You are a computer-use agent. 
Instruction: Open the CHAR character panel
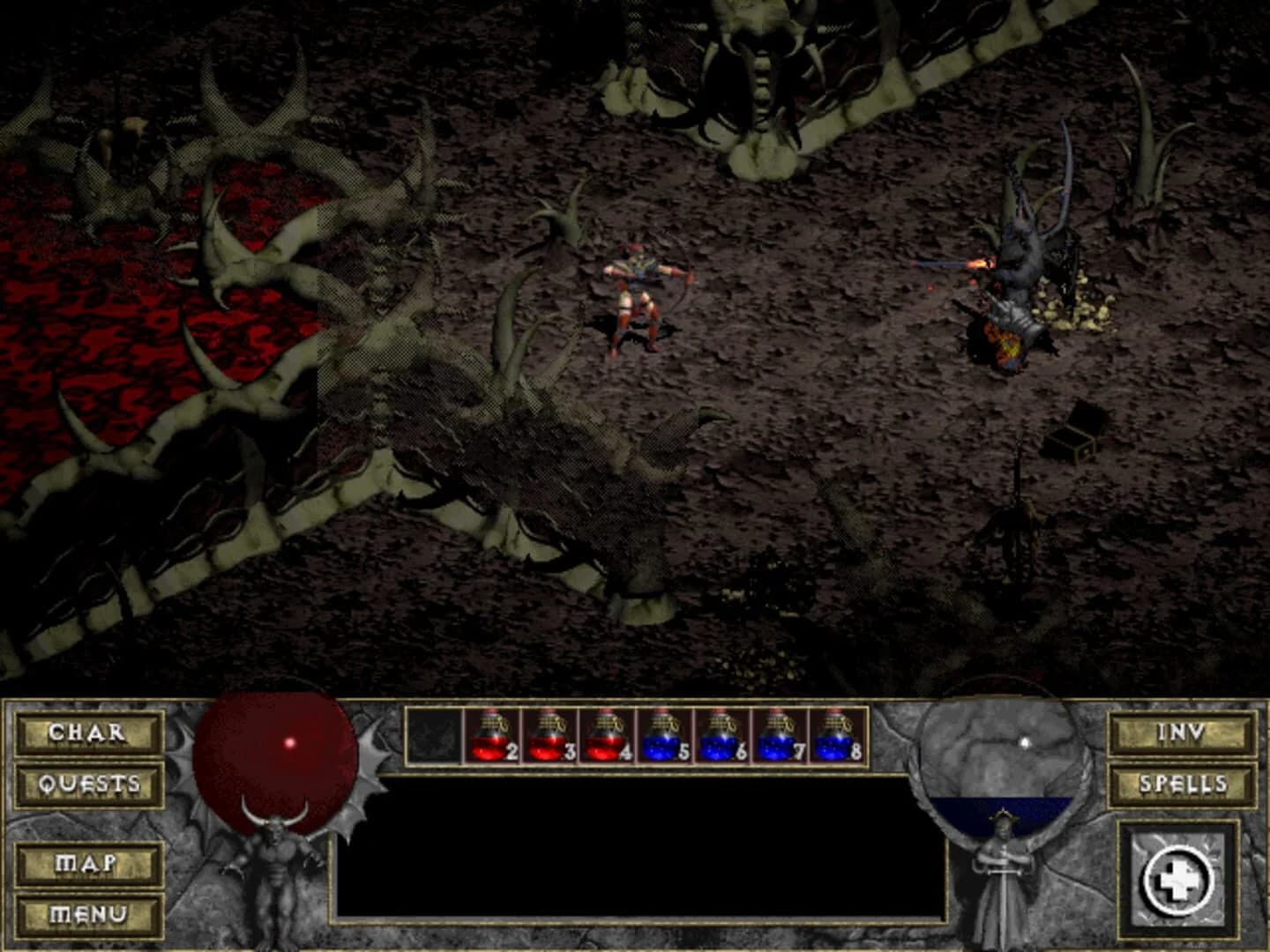86,733
